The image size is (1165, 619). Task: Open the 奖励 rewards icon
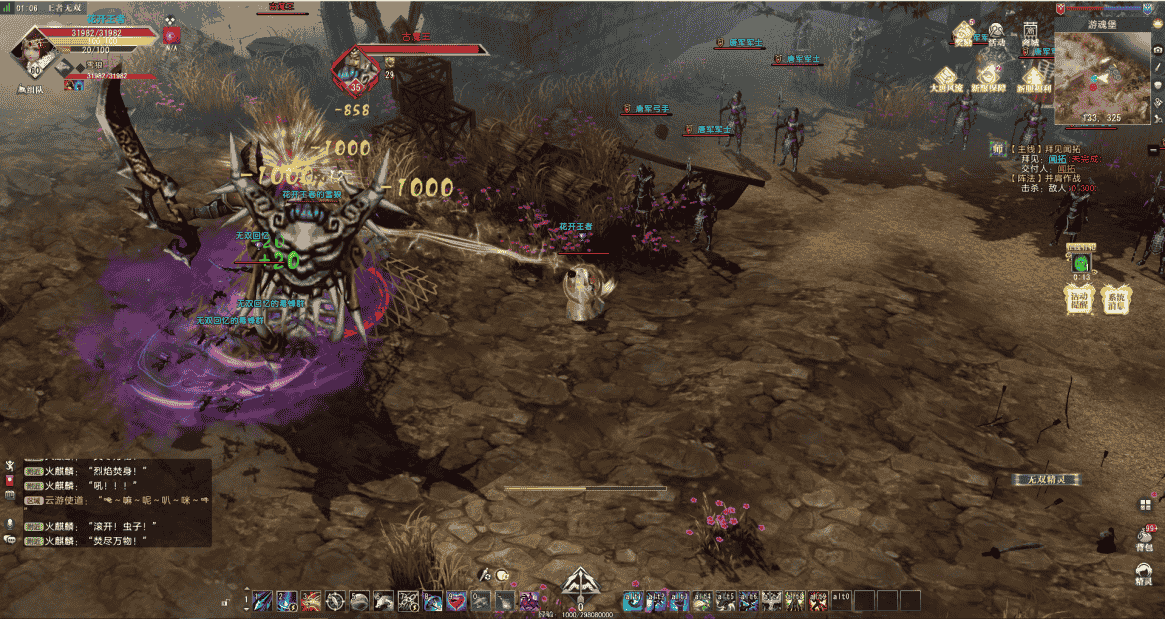click(963, 35)
